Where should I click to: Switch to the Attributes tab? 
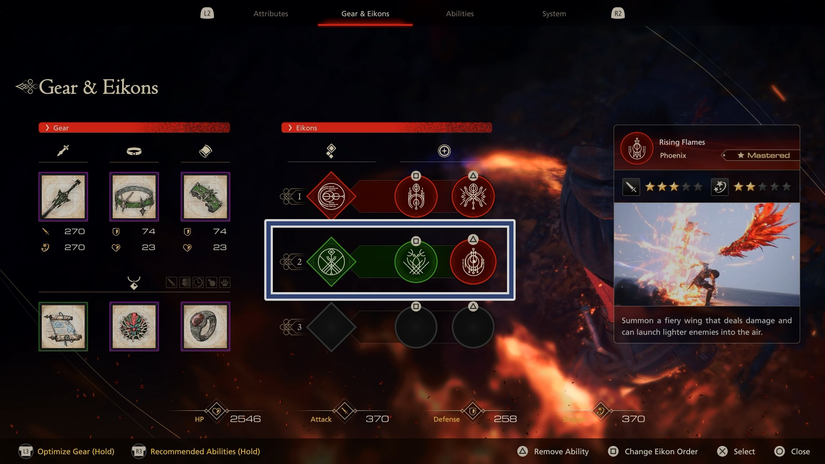coord(271,14)
